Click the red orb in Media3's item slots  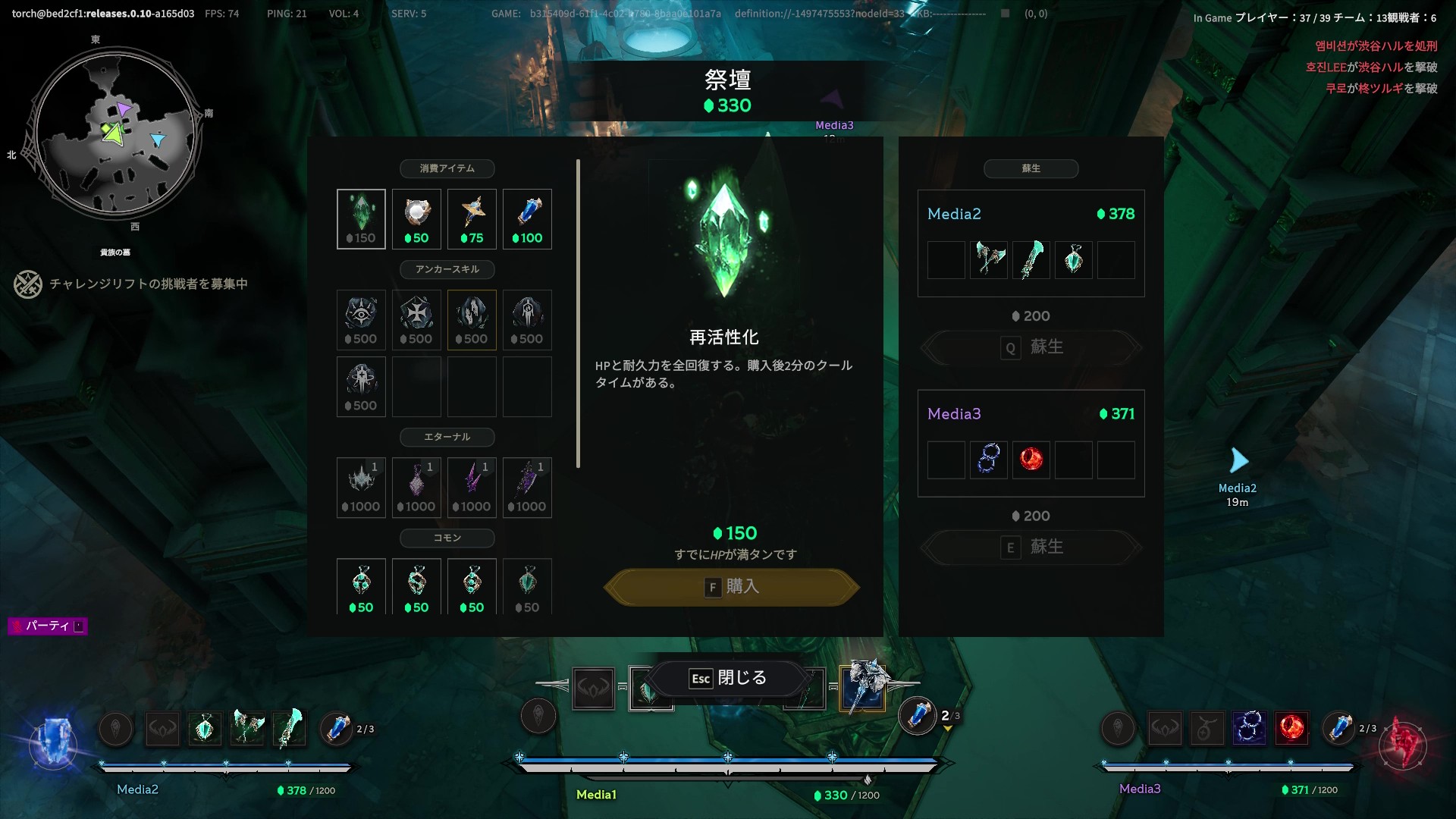tap(1031, 460)
